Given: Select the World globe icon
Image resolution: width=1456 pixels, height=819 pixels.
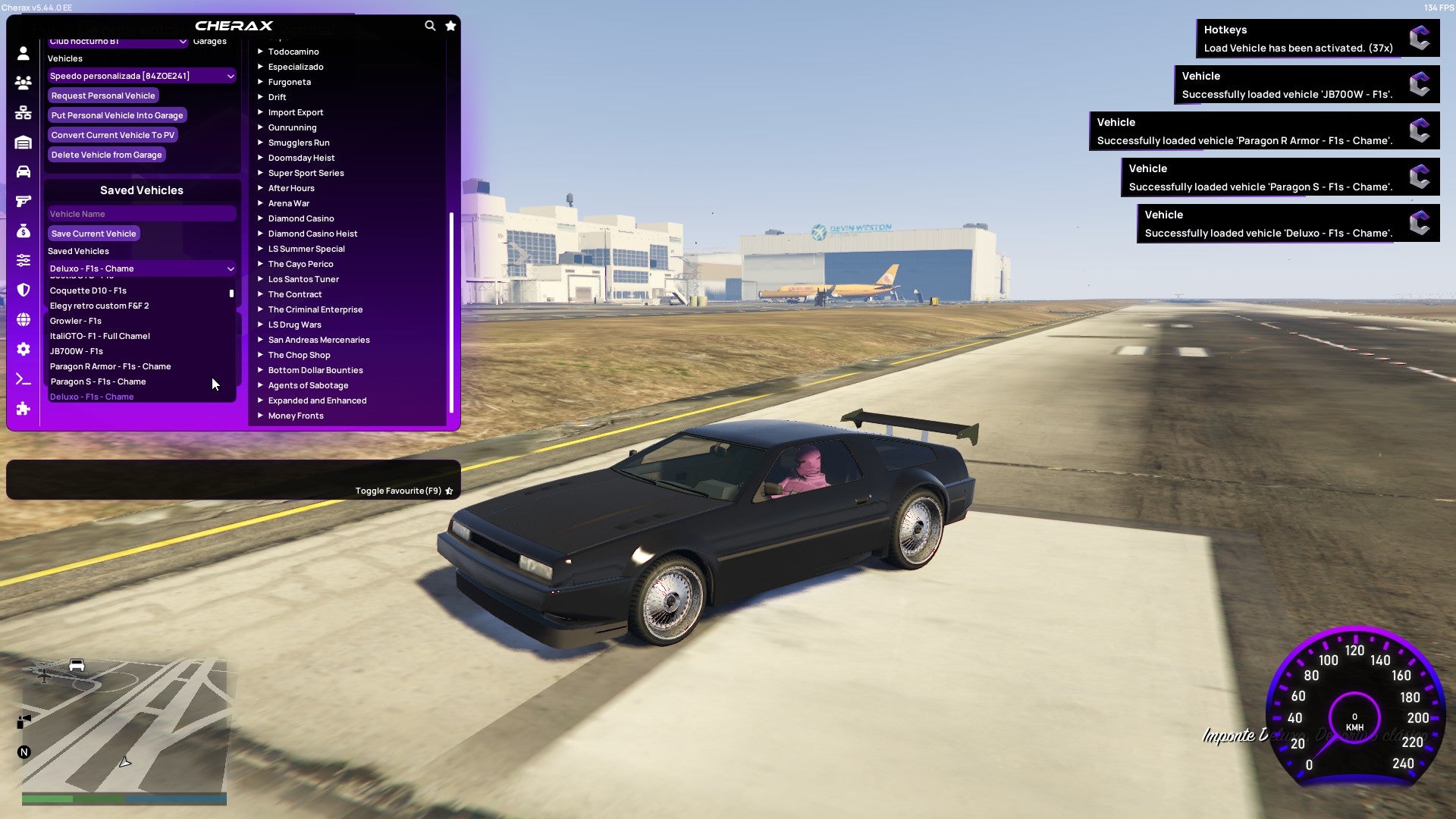Looking at the screenshot, I should (23, 317).
